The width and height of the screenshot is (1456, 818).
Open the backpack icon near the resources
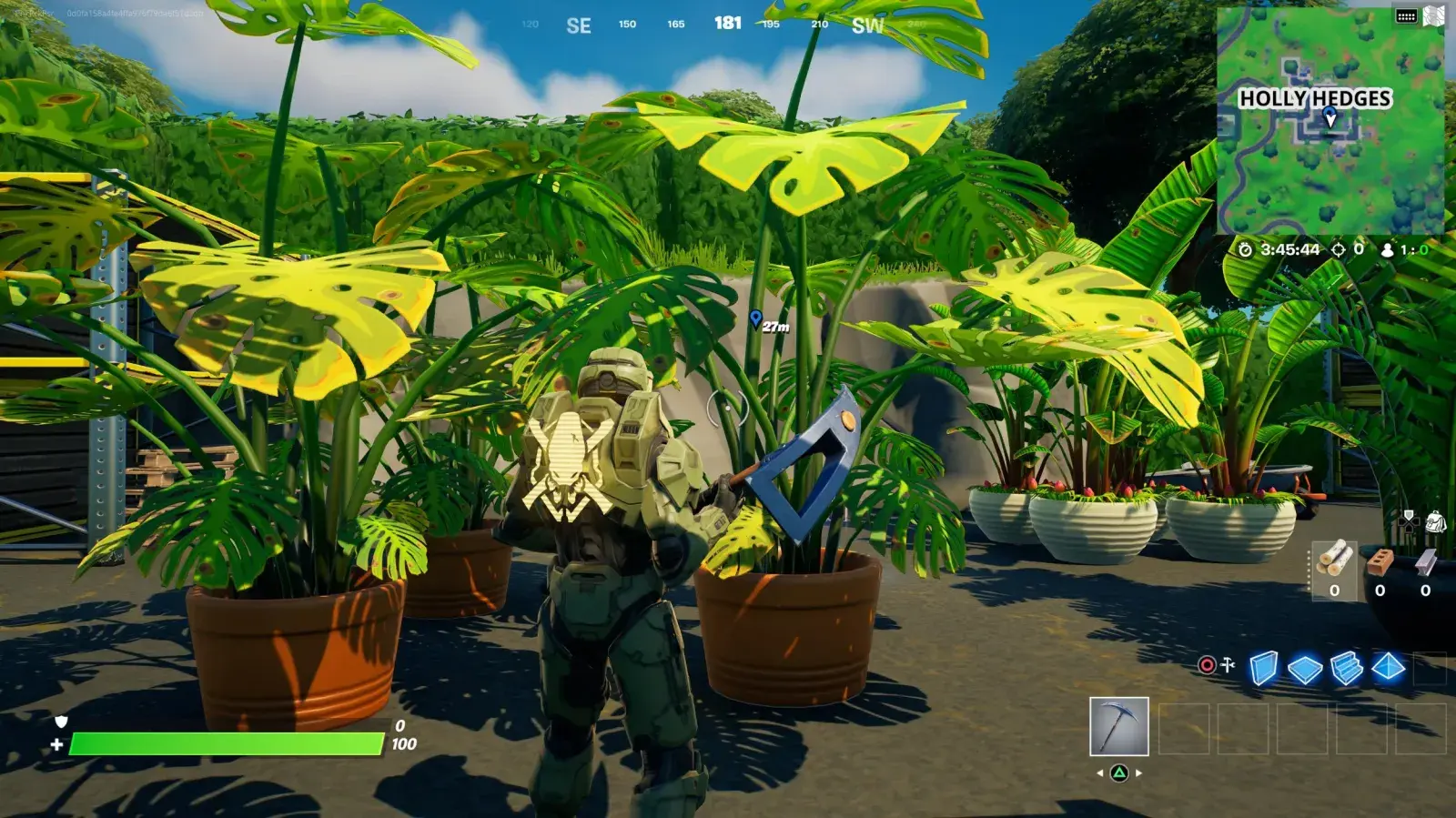point(1436,520)
